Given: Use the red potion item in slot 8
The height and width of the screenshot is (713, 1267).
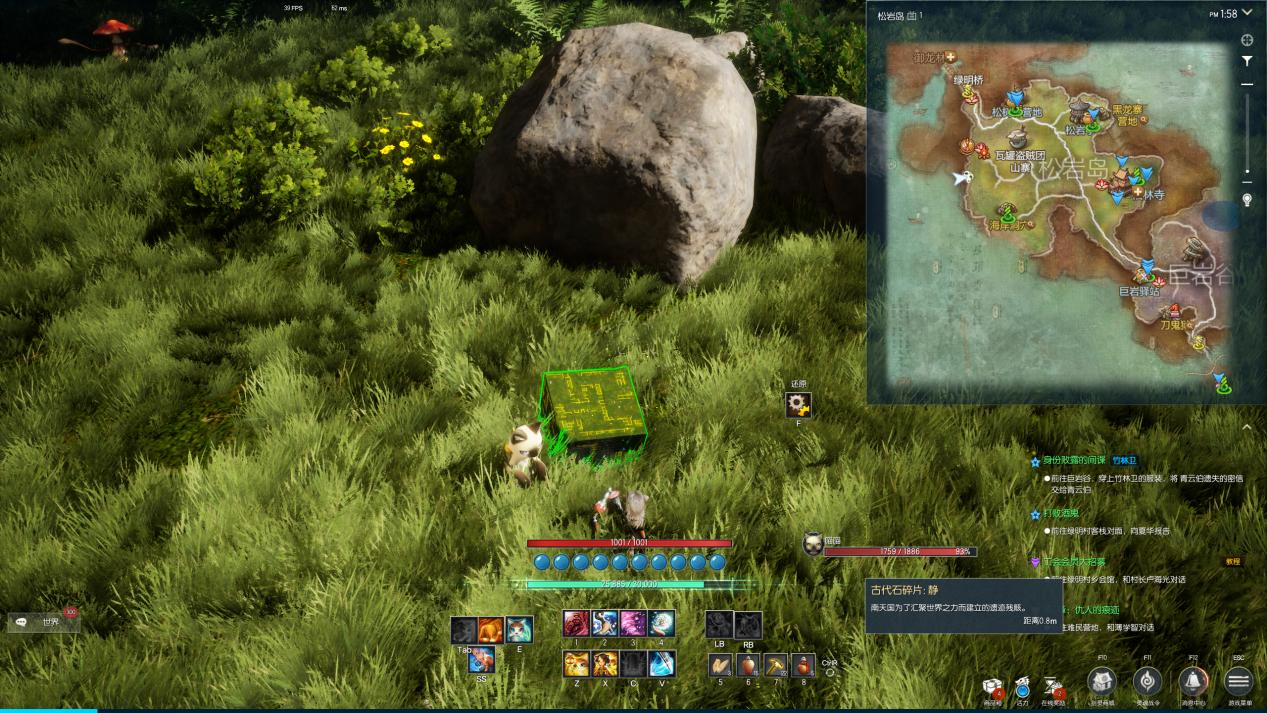Looking at the screenshot, I should (803, 665).
